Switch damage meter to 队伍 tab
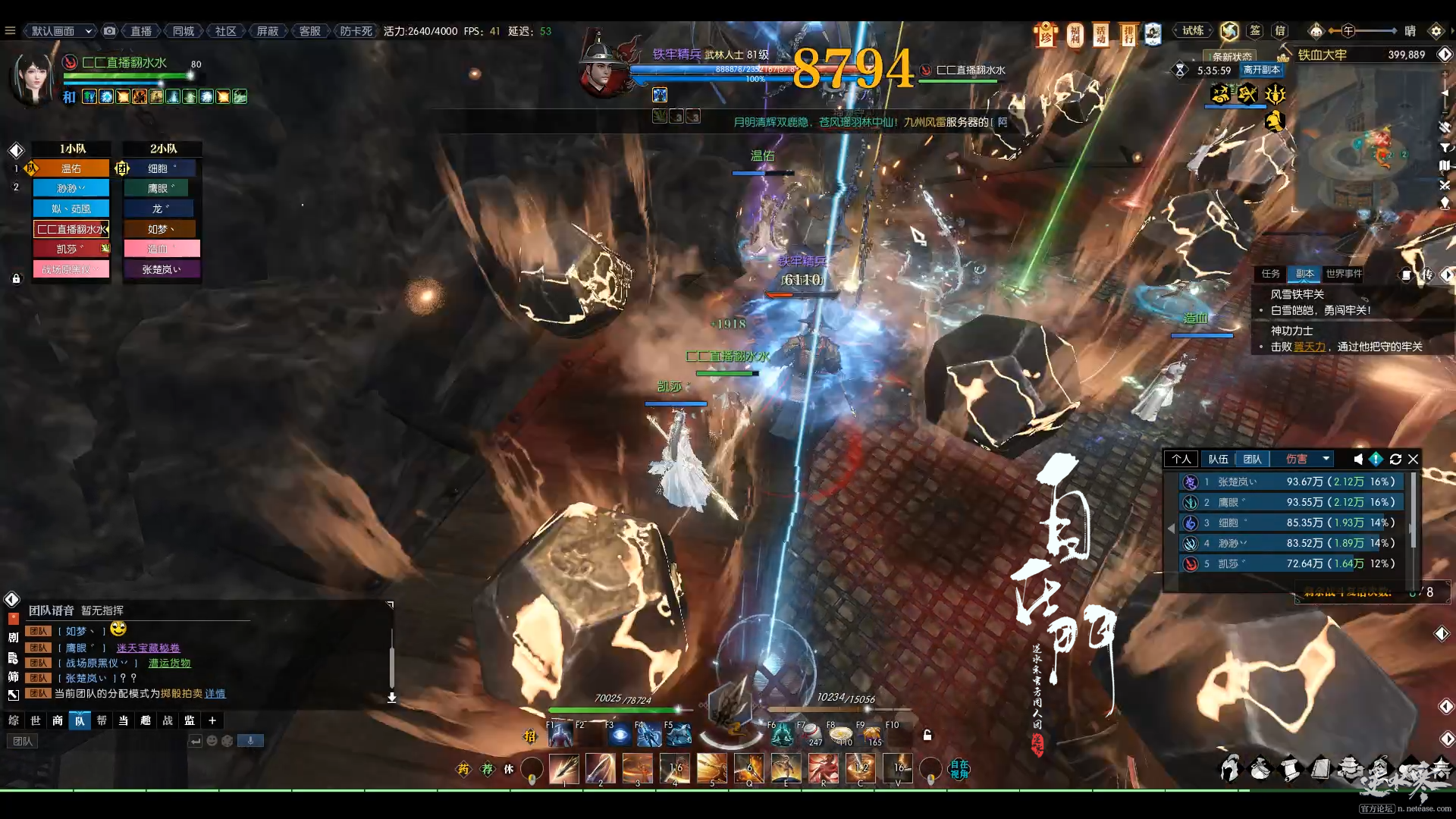Viewport: 1456px width, 819px height. 1218,459
